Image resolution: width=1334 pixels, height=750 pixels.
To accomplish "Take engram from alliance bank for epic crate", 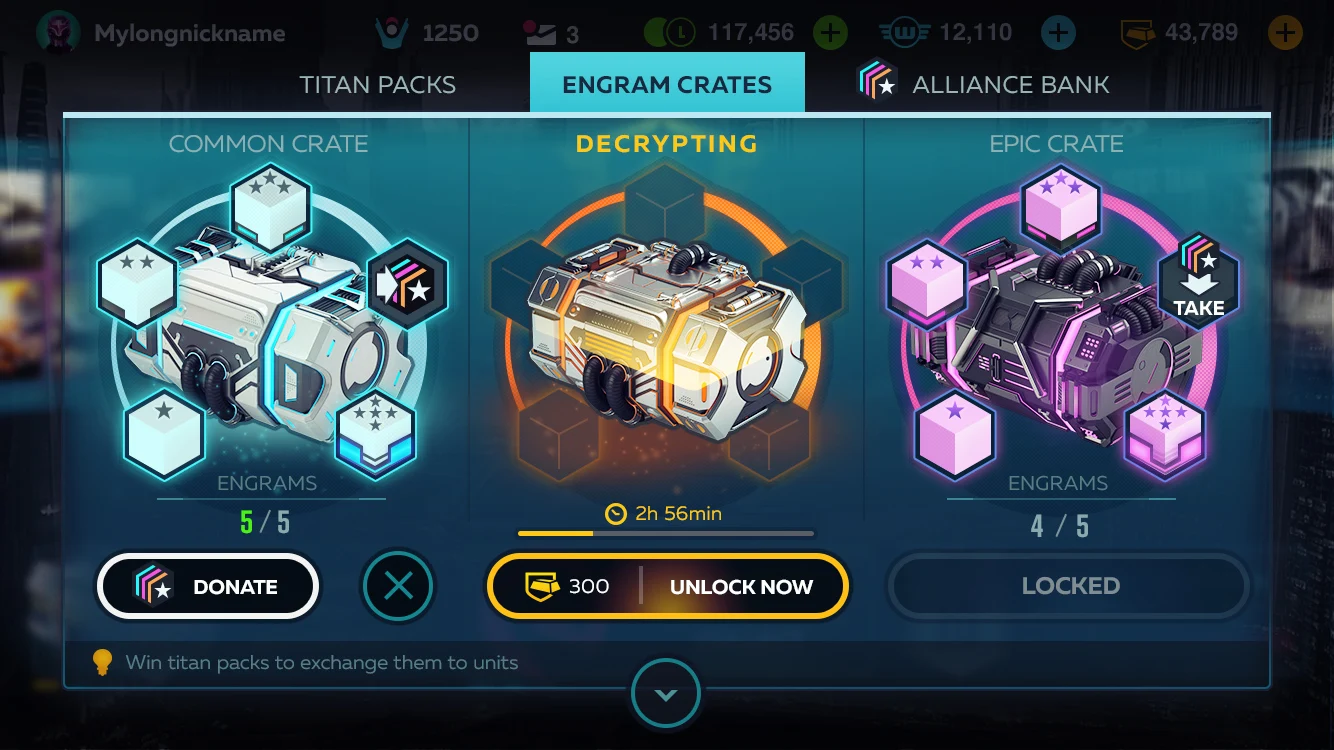I will click(x=1198, y=280).
